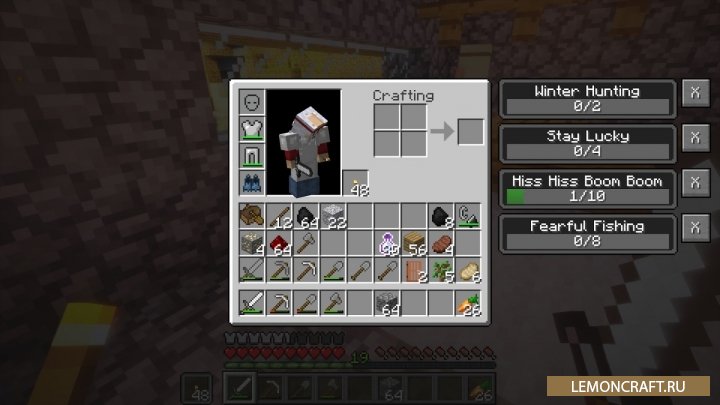Pick up the boots from armor slot
This screenshot has height=405, width=720.
click(x=251, y=184)
